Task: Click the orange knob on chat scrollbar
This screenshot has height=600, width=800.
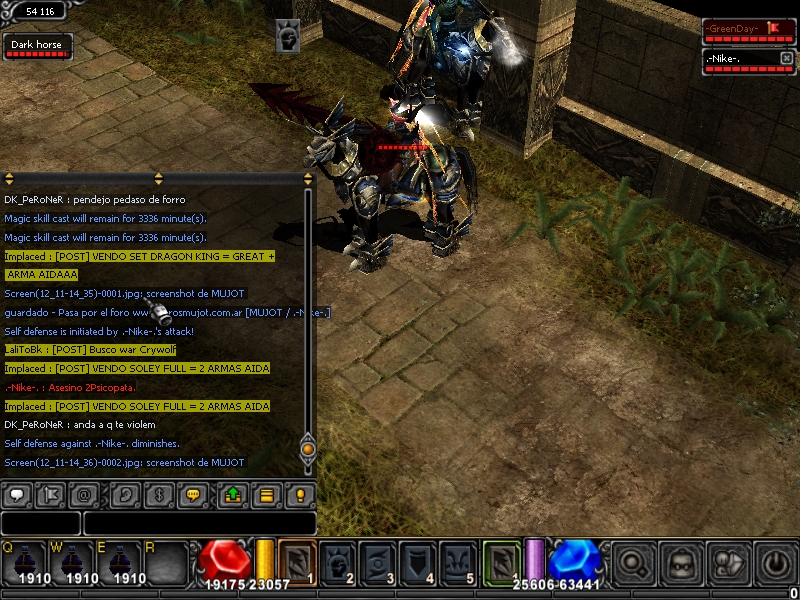Action: [308, 449]
